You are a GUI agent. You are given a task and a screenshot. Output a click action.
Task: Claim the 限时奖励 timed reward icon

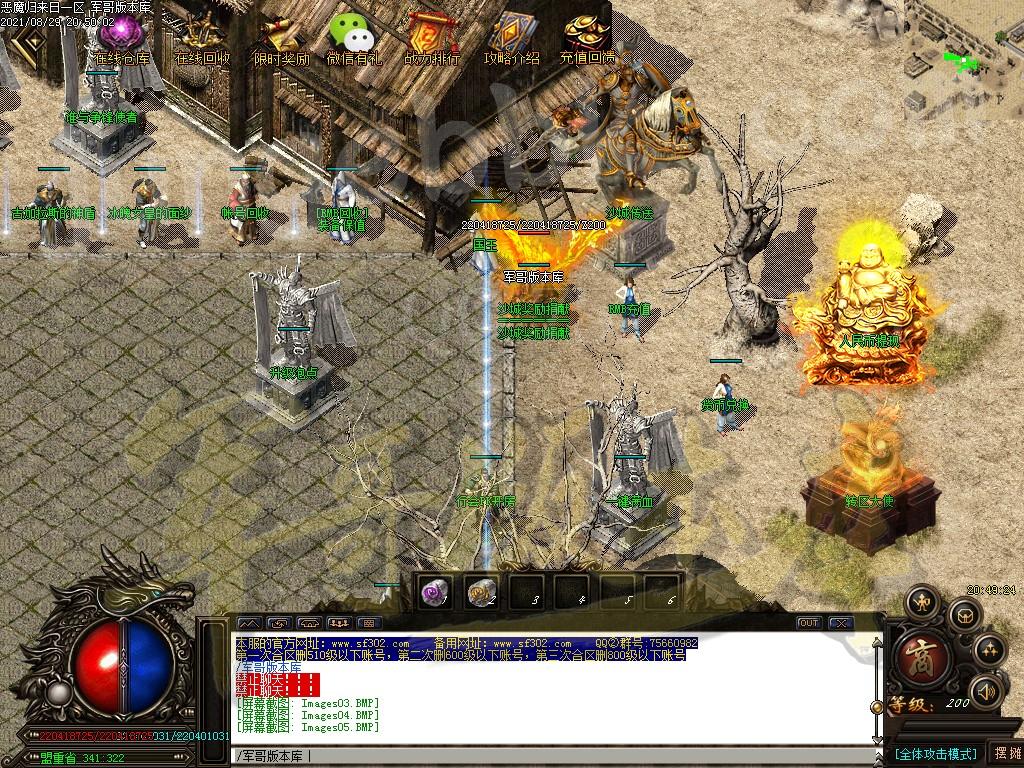281,38
